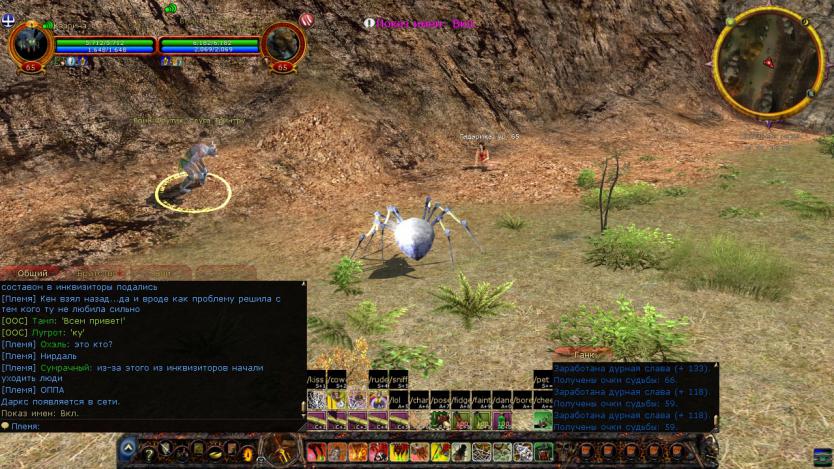Viewport: 834px width, 469px height.
Task: Trigger the /rude emote slot
Action: [378, 381]
